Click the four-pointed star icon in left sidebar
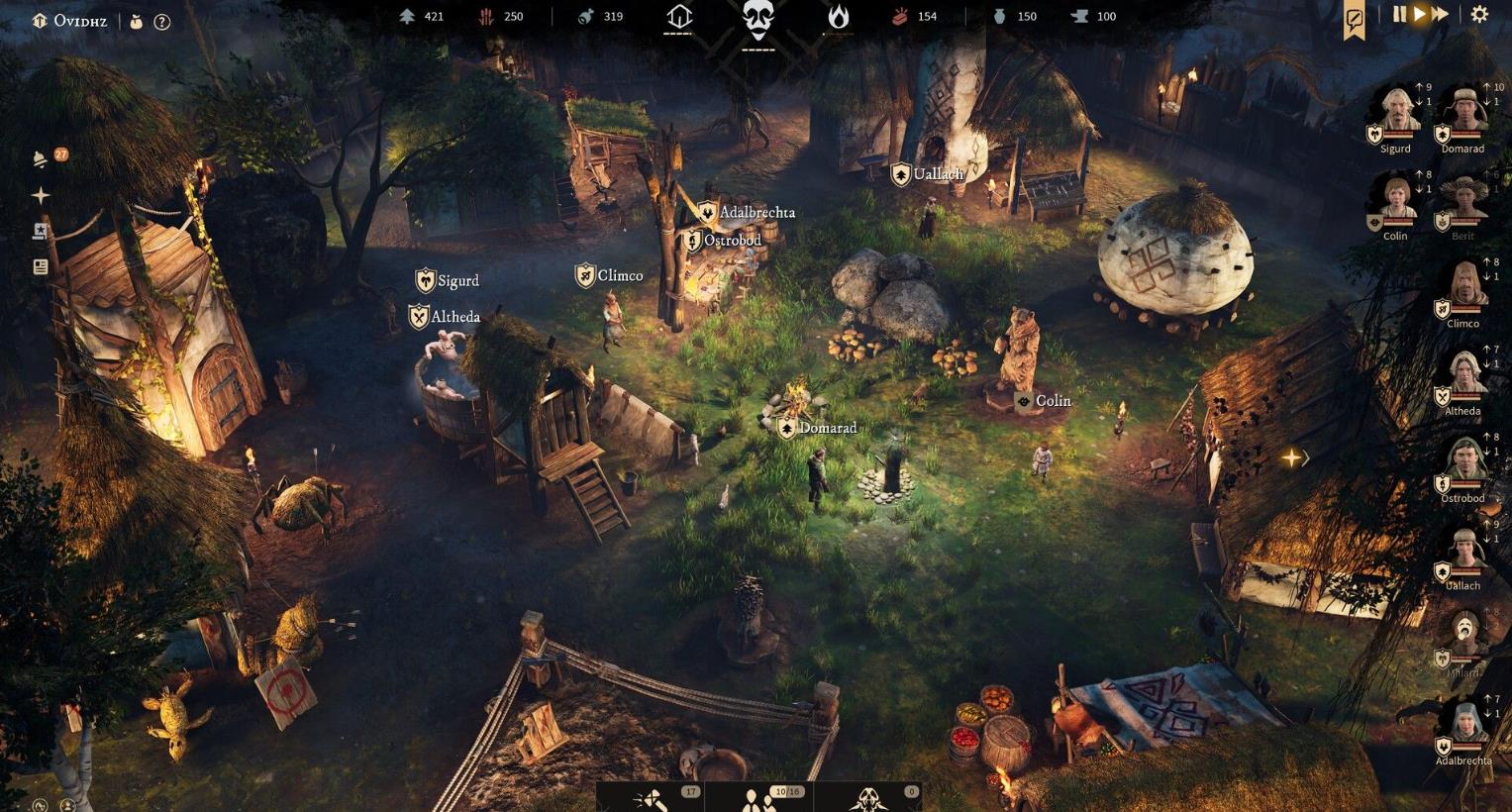The height and width of the screenshot is (812, 1512). pos(41,196)
